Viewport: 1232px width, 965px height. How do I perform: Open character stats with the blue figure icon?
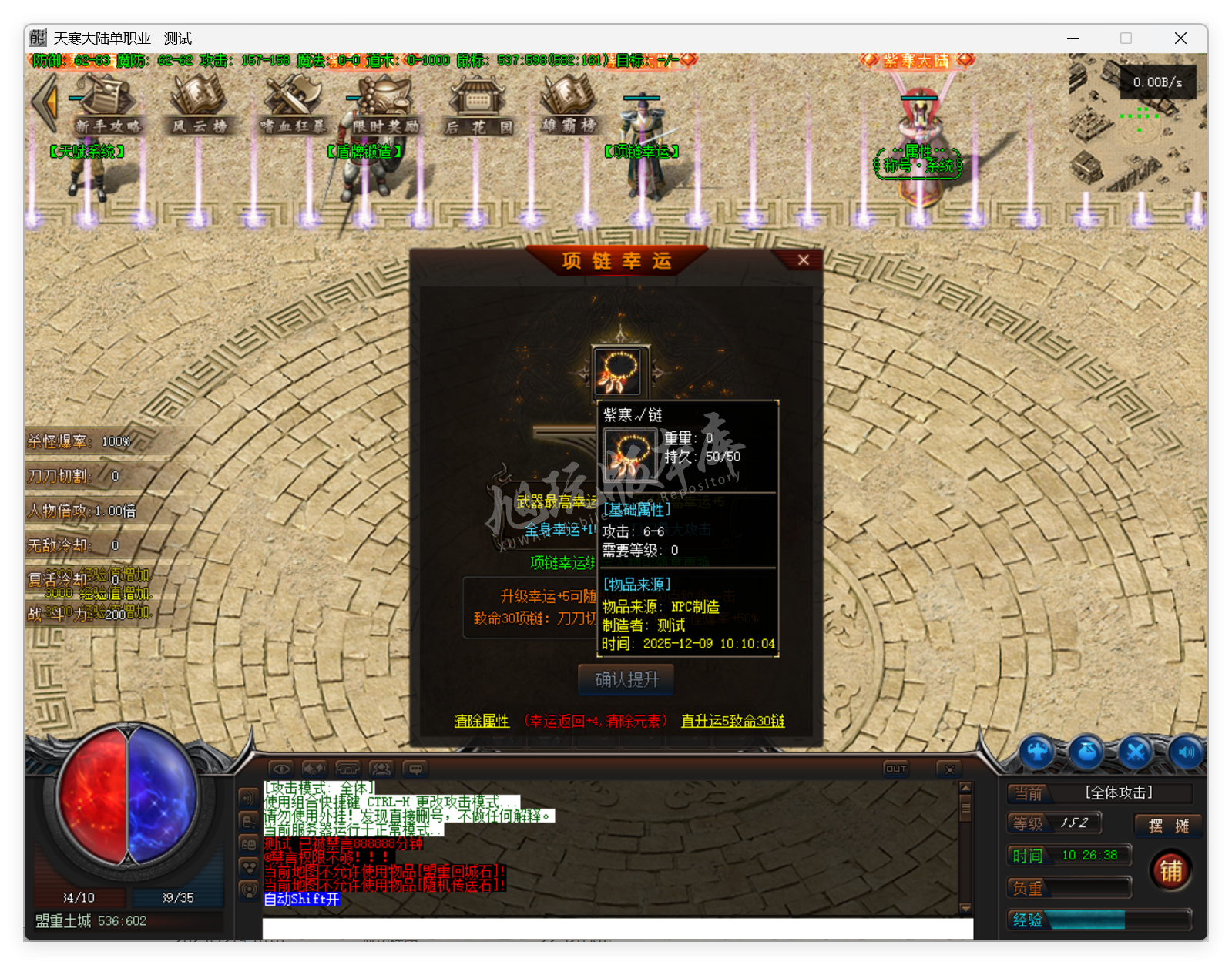click(x=1038, y=753)
